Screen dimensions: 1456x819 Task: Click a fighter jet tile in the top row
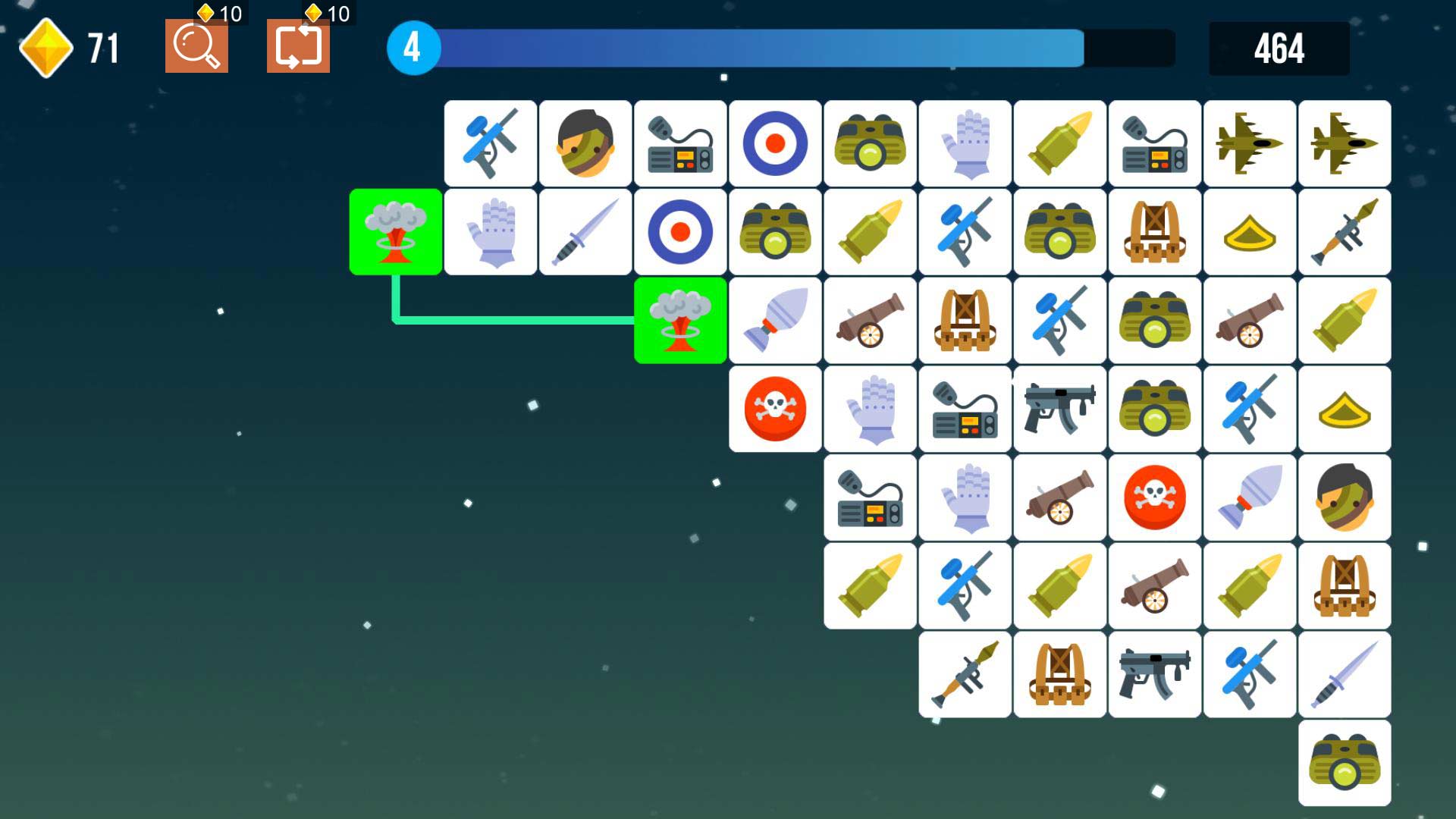1250,143
